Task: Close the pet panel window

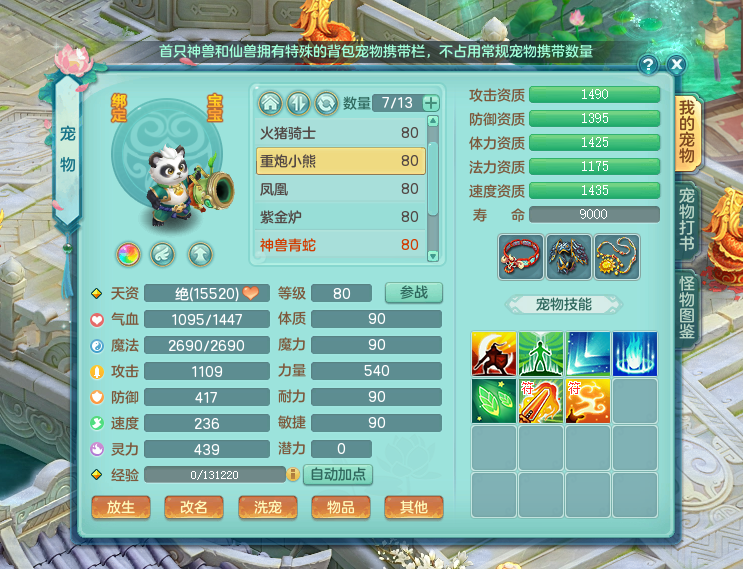Action: click(x=677, y=65)
